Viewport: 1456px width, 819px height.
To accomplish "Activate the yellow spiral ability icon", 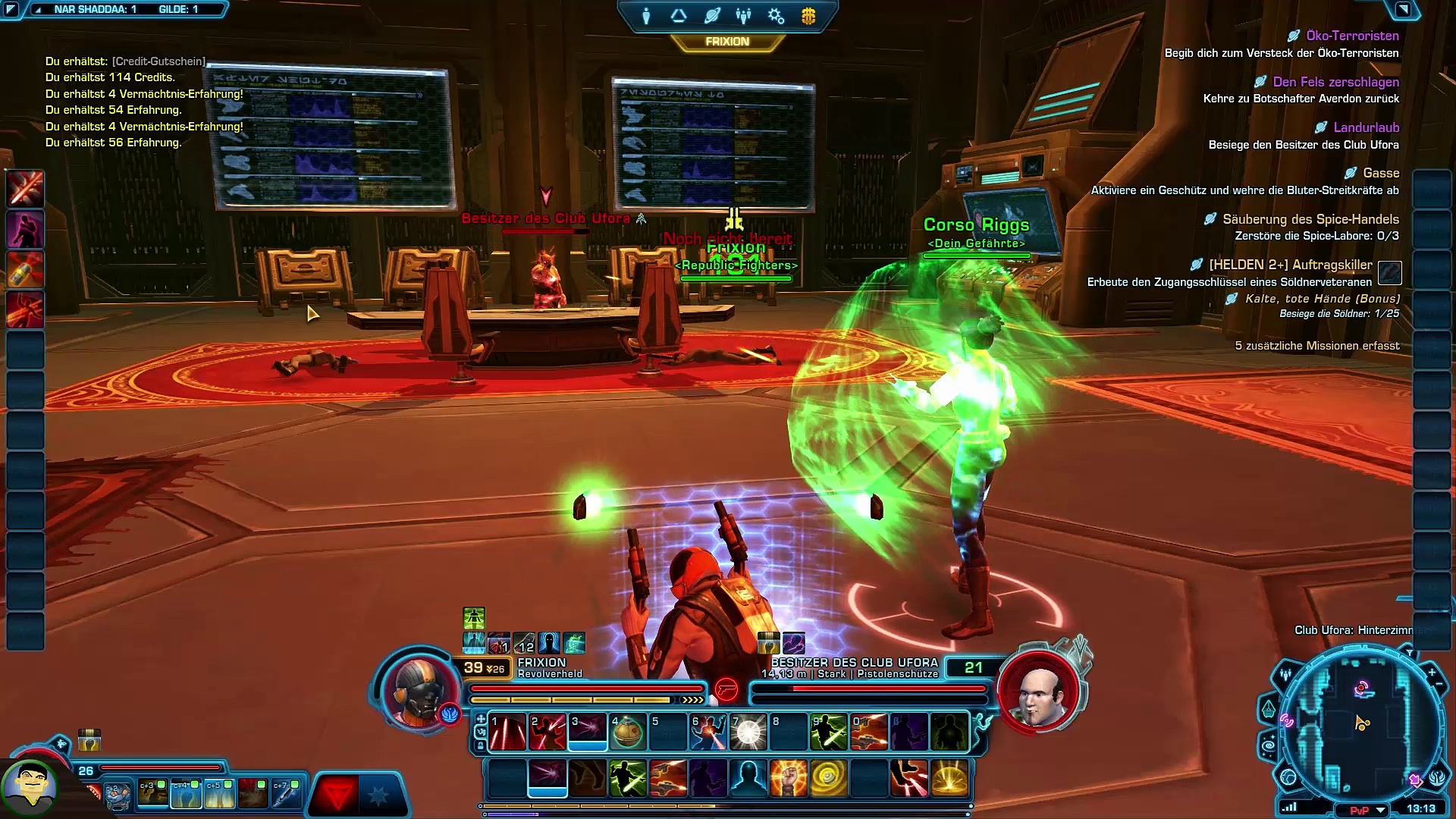I will click(828, 778).
